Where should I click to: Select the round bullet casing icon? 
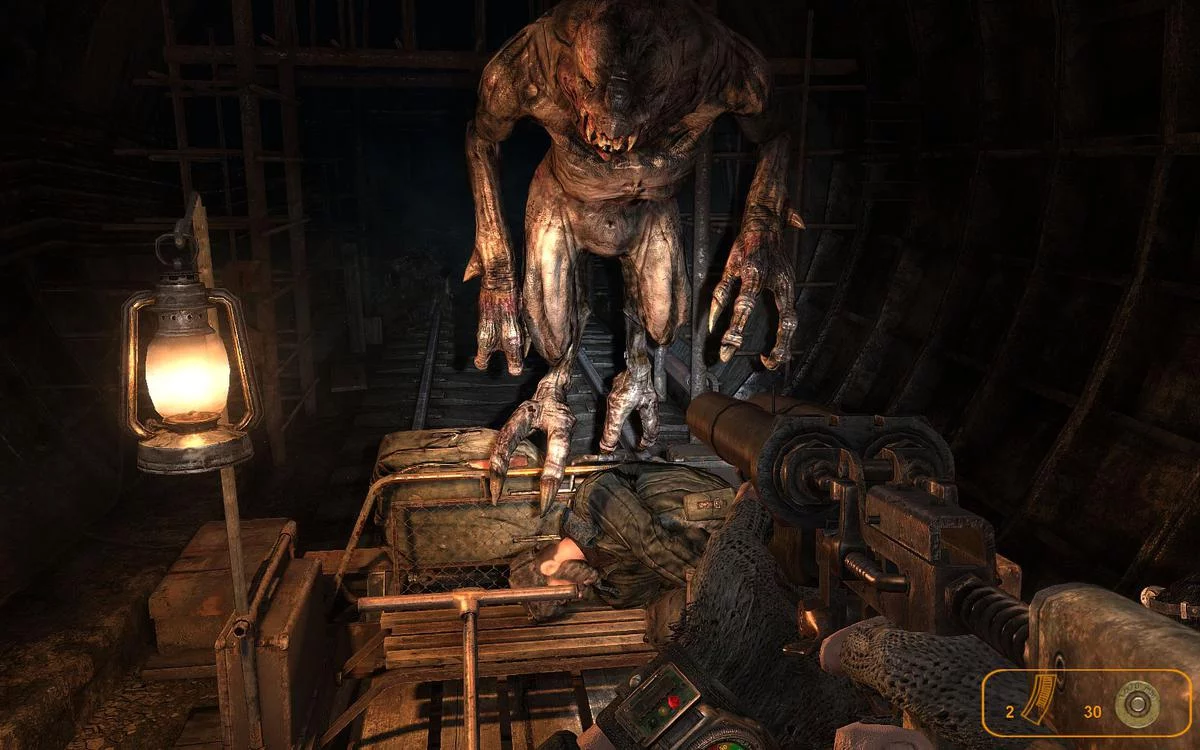pos(1137,705)
